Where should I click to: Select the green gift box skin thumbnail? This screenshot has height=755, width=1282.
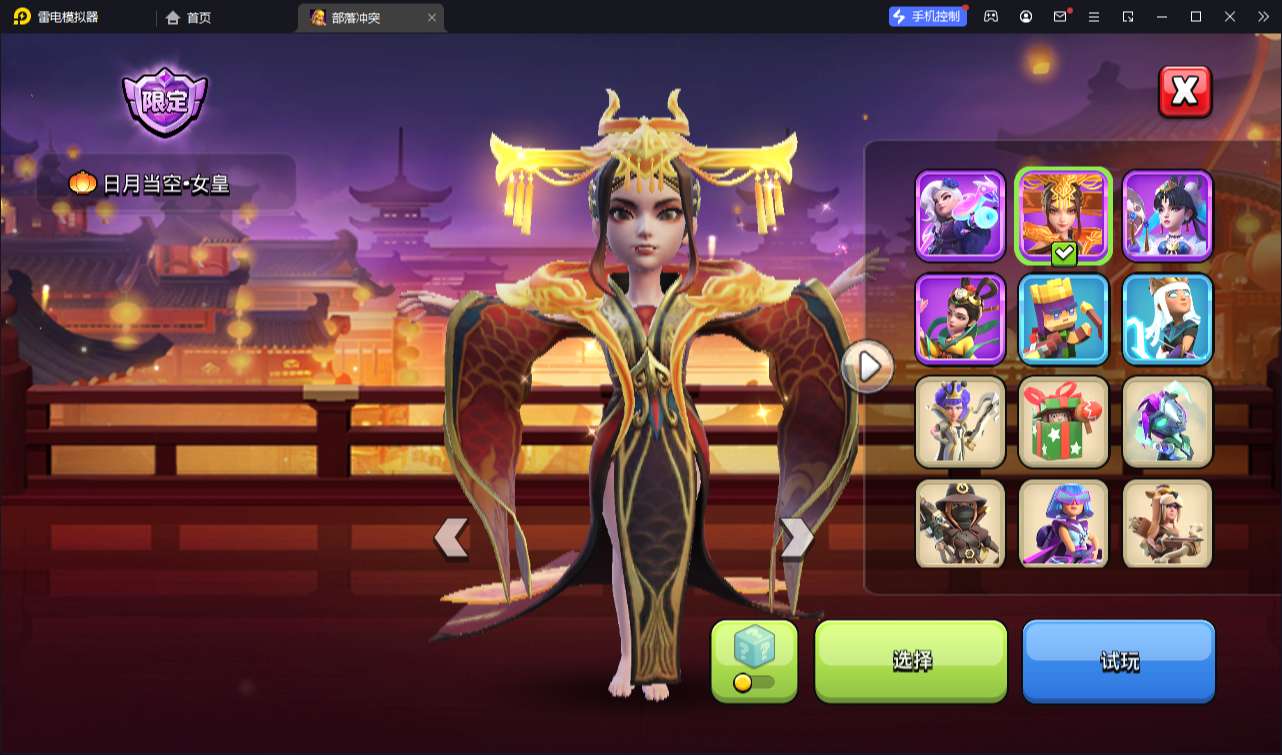1063,422
